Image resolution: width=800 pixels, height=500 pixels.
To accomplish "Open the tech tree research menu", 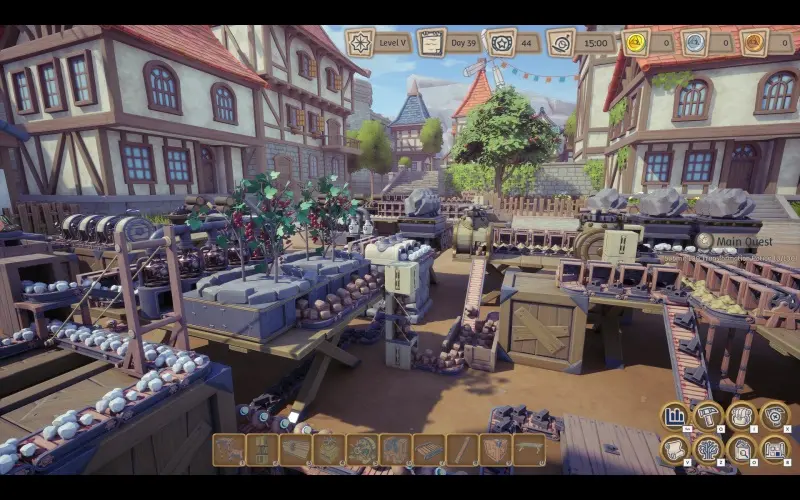I will tap(708, 449).
